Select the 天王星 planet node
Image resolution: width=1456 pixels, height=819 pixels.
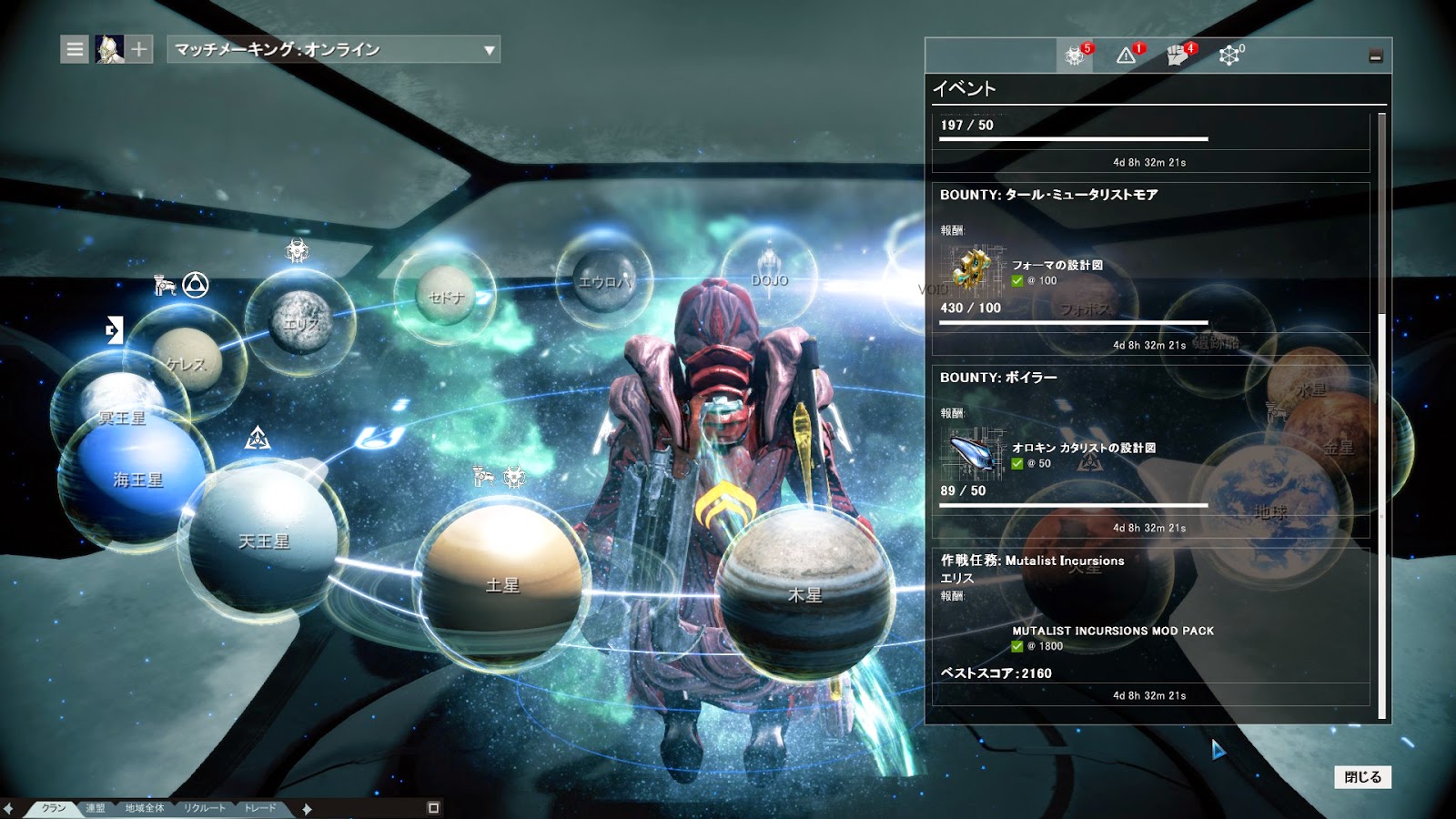264,539
